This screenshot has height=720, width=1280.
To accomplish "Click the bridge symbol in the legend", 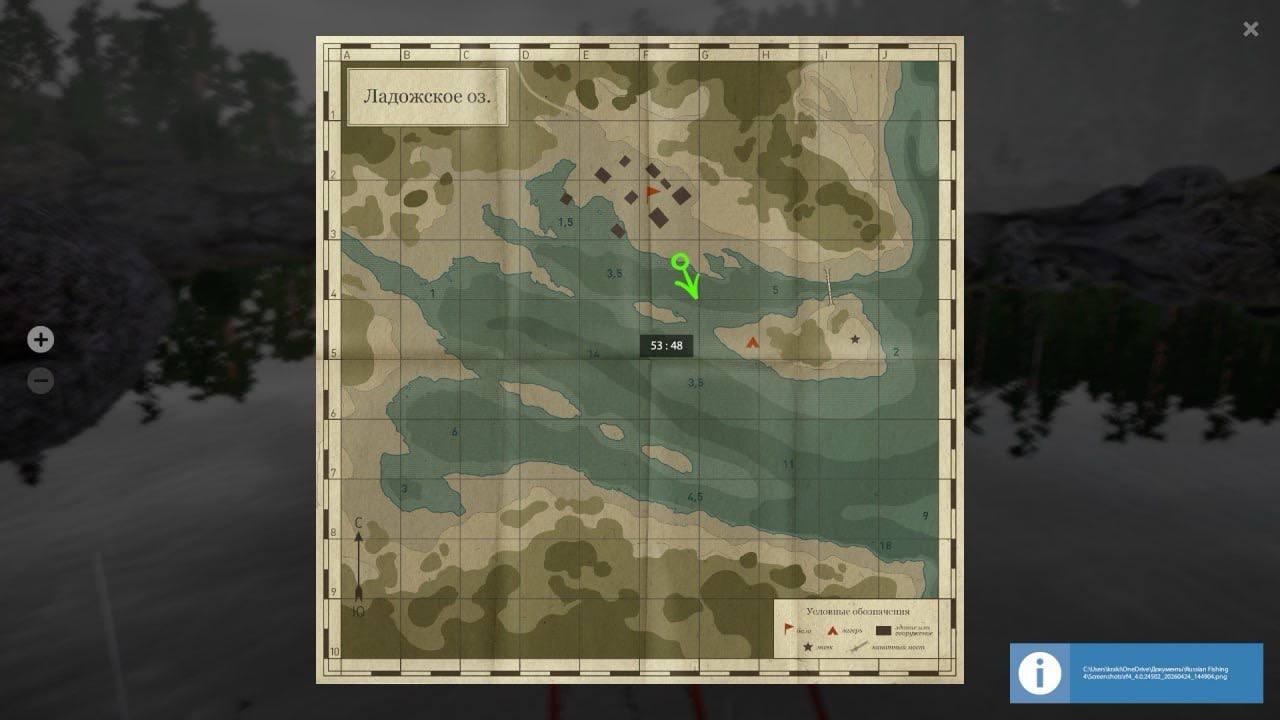I will coord(858,647).
